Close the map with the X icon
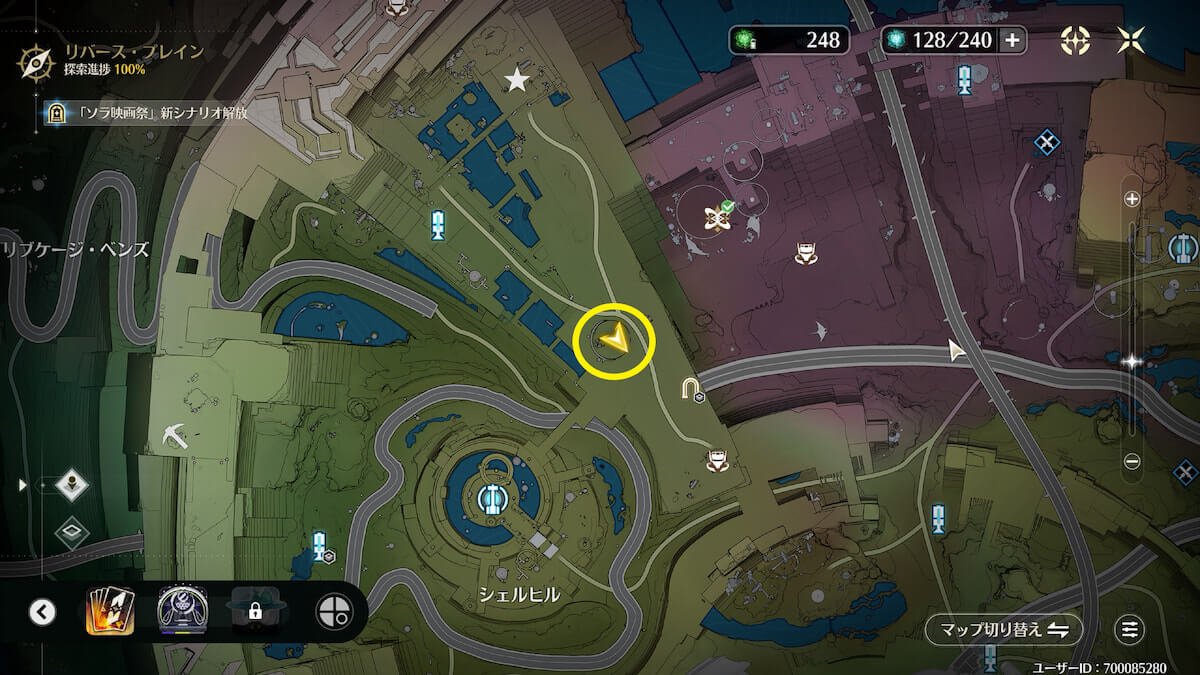 1131,40
